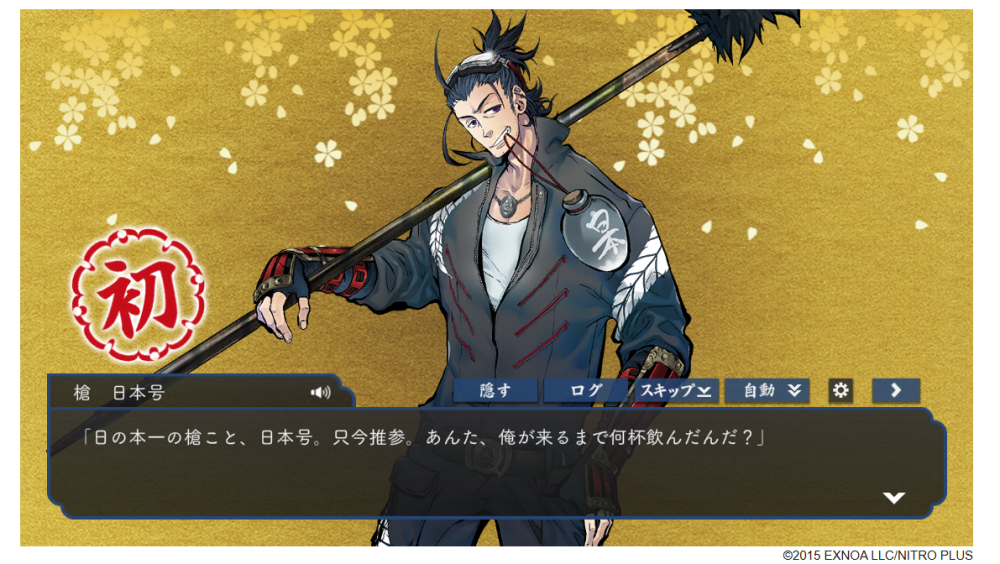Hide the dialogue box with 隠す

(x=496, y=391)
